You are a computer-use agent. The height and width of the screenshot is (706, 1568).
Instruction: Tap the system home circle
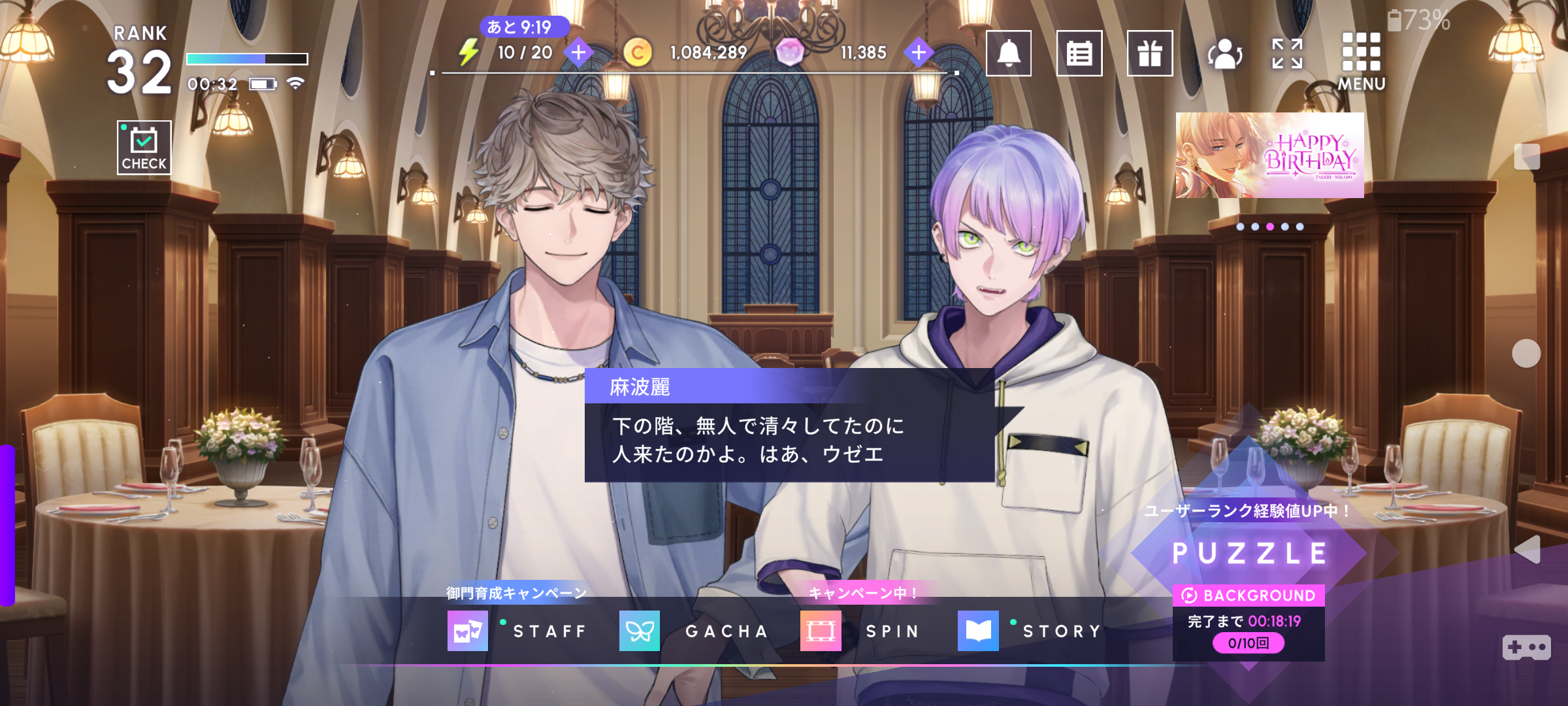tap(1526, 354)
